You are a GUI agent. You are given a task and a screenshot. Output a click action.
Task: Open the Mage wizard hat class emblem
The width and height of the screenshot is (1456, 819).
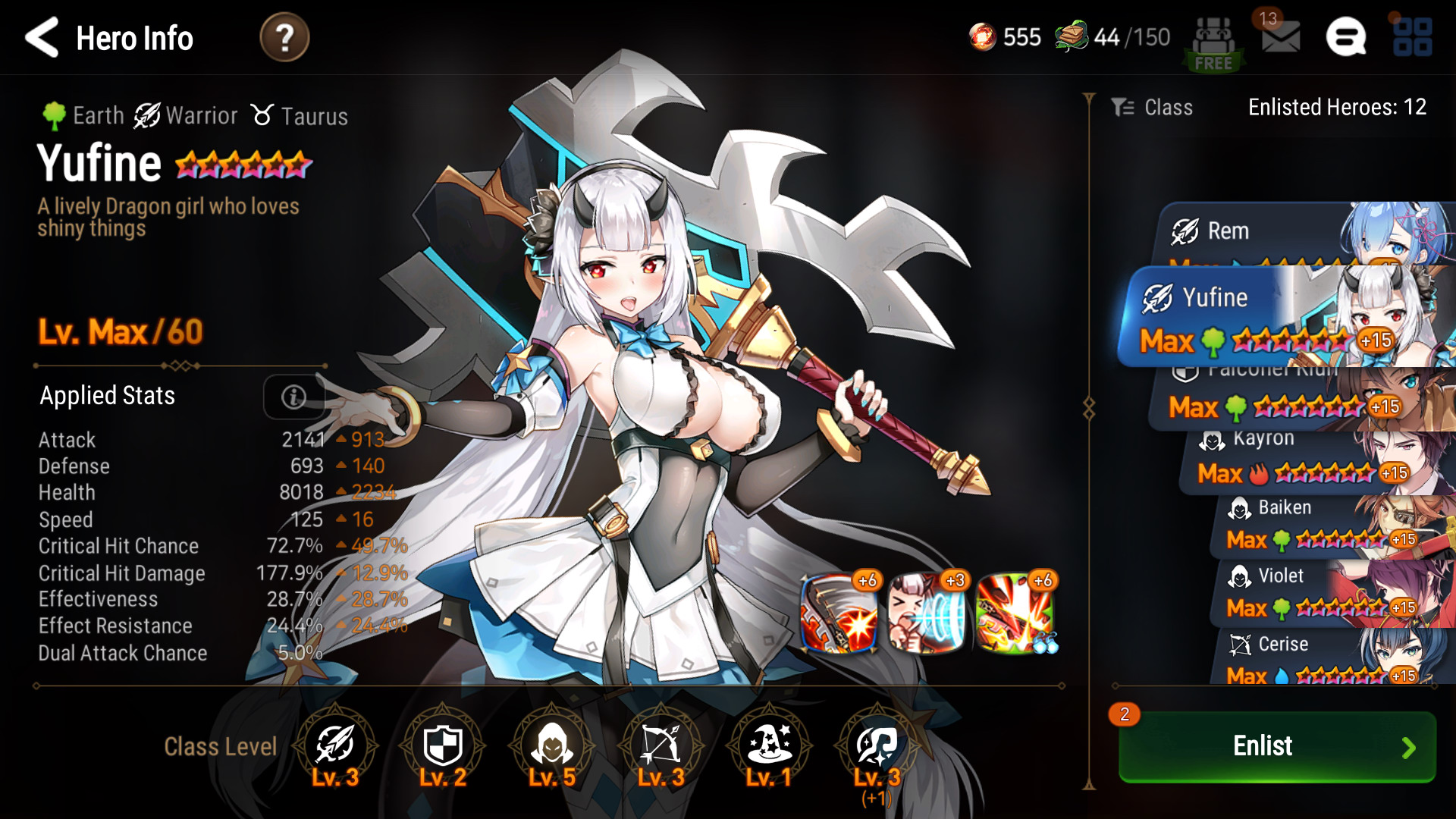tap(769, 746)
